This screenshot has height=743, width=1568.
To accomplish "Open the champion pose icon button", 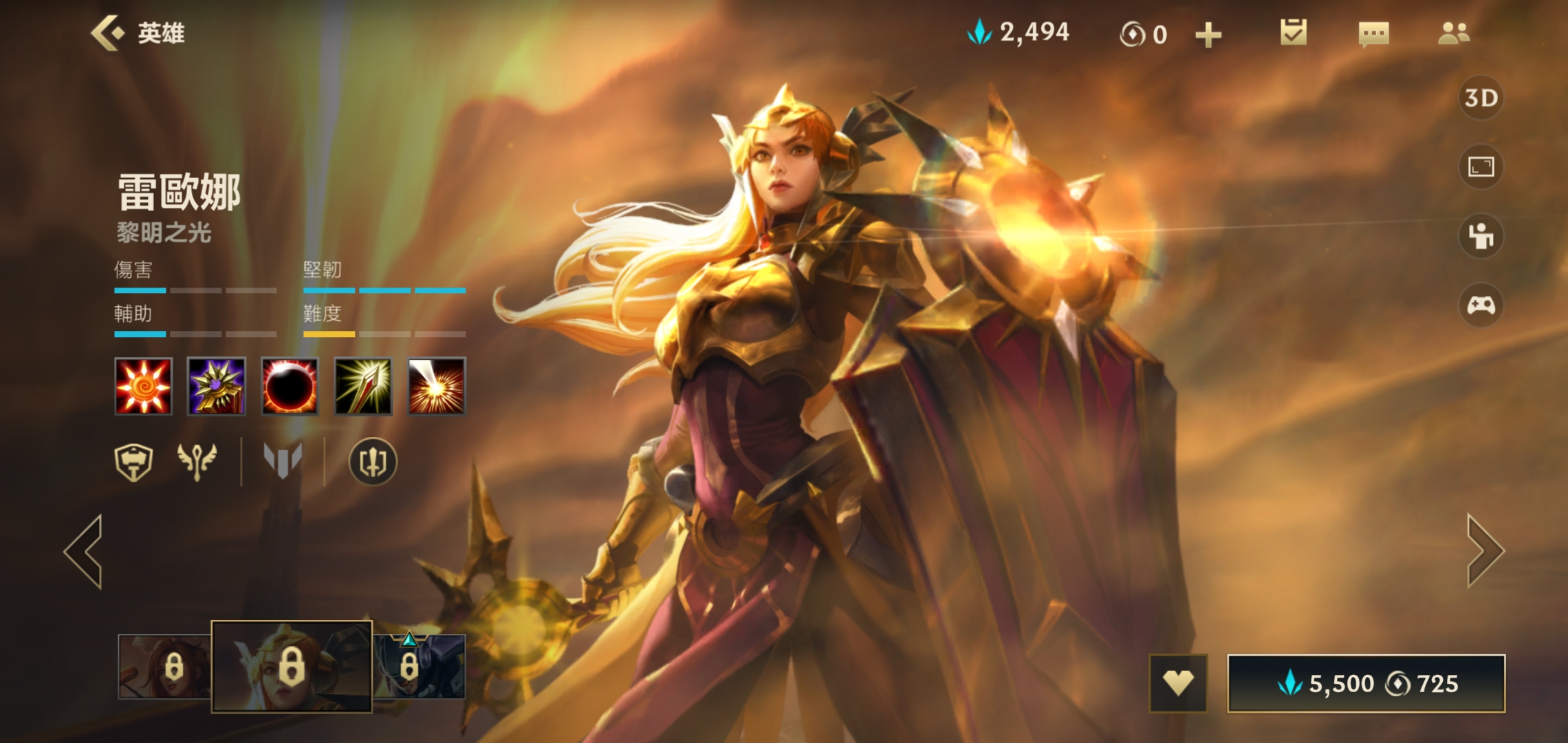I will (1481, 236).
